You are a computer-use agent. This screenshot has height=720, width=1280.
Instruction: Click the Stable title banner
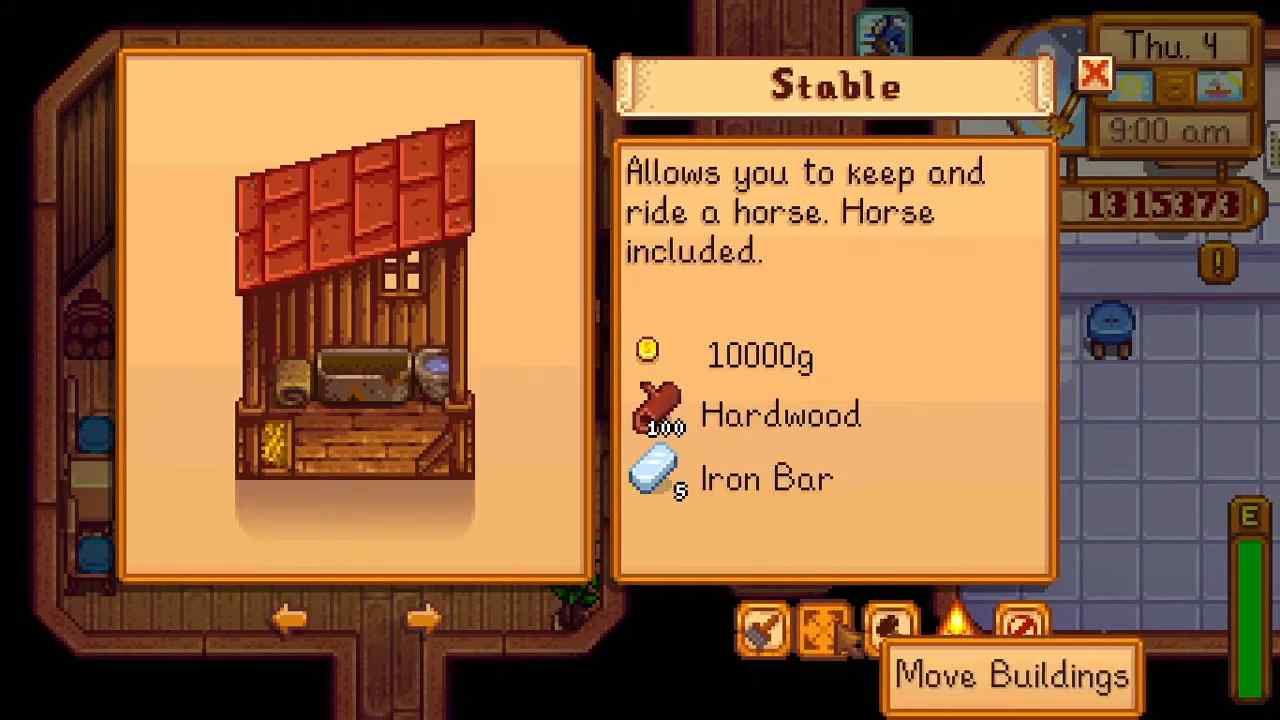pyautogui.click(x=836, y=85)
